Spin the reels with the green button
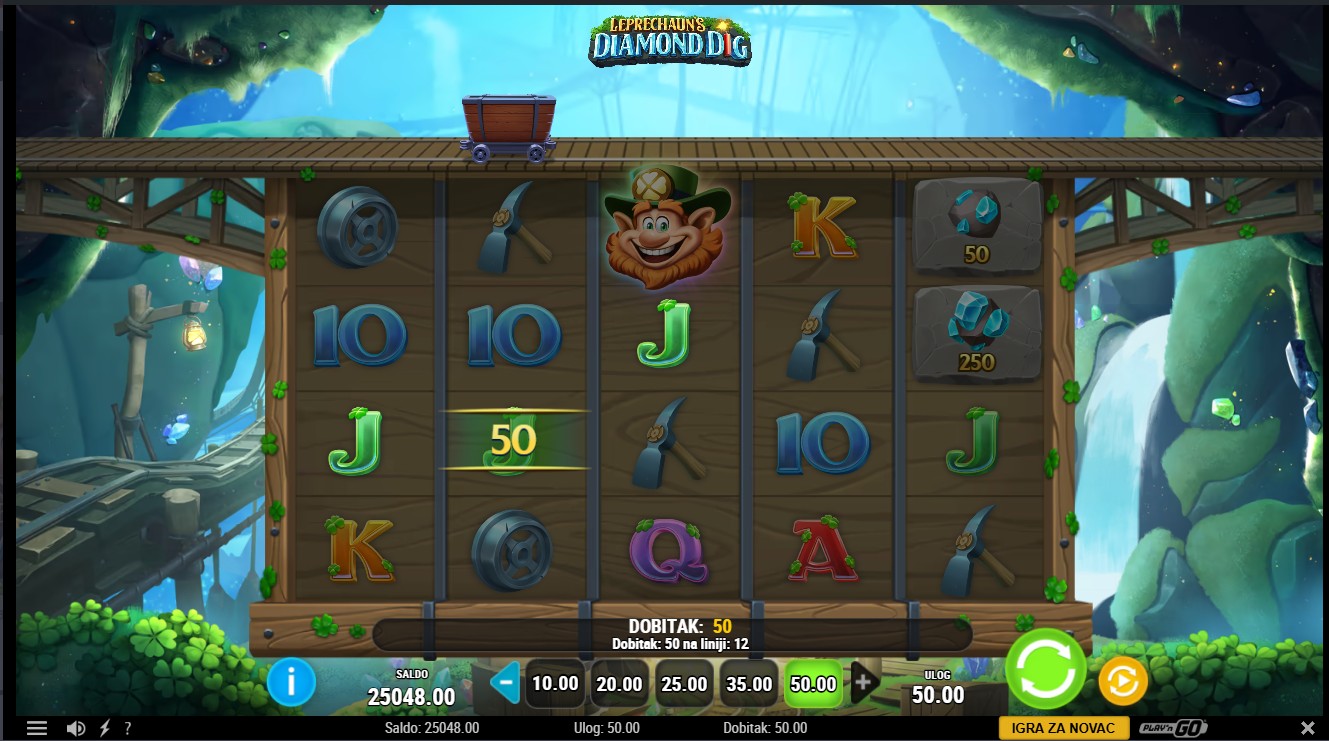1329x741 pixels. [x=1046, y=669]
